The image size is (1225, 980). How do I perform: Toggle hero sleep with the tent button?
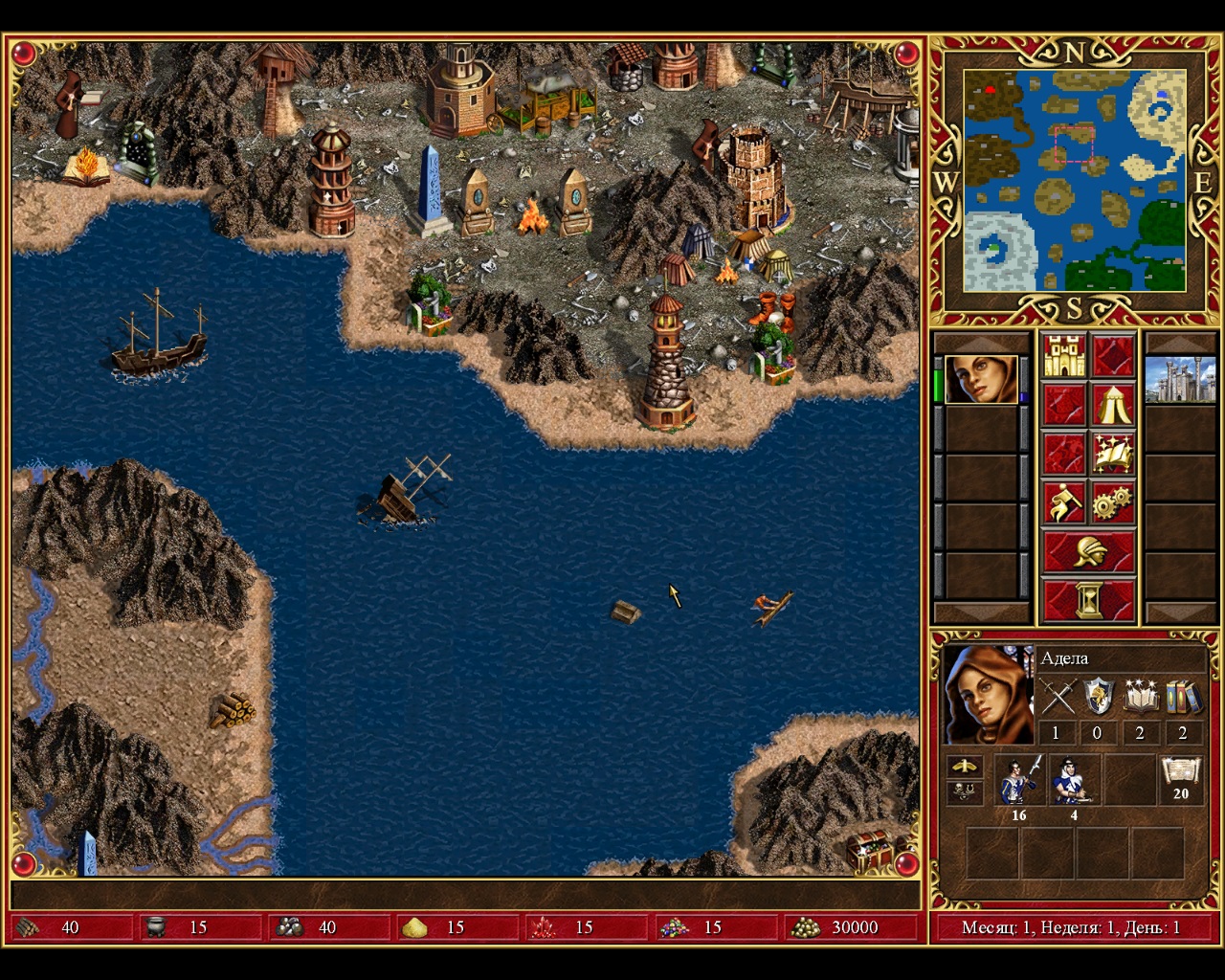1113,406
